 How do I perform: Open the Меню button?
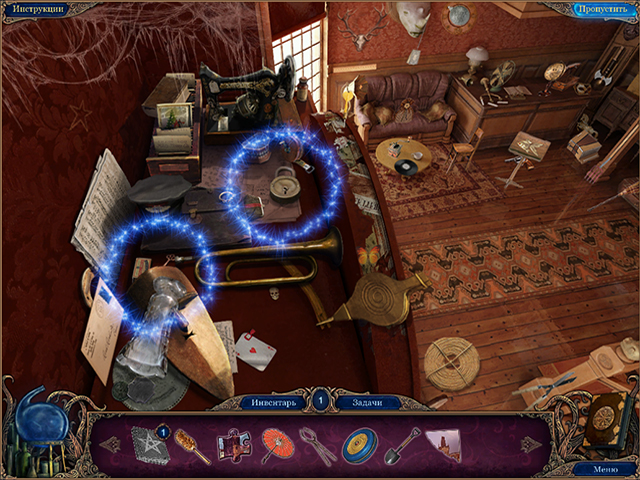(x=606, y=468)
